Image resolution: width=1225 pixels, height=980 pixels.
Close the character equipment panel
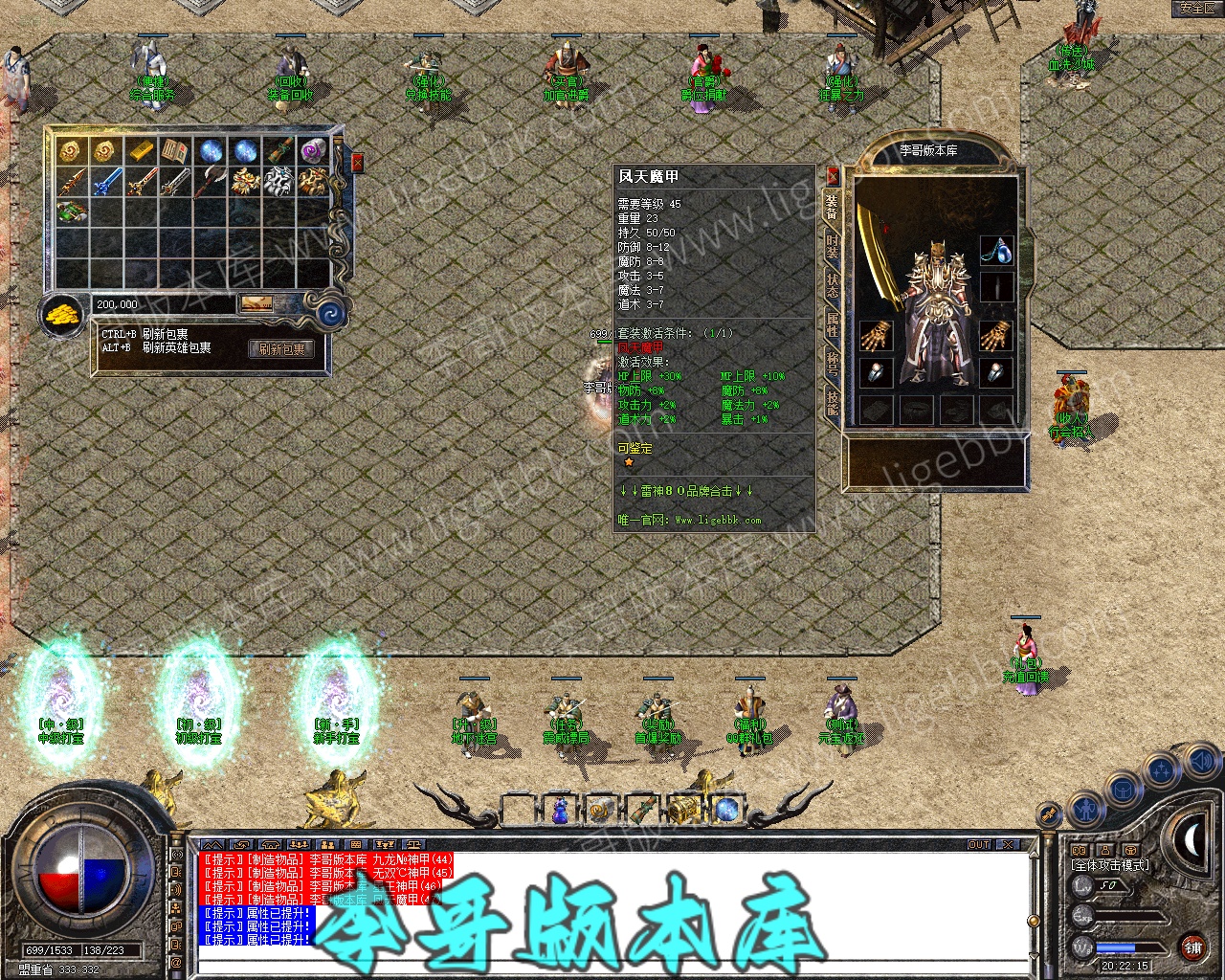coord(833,176)
